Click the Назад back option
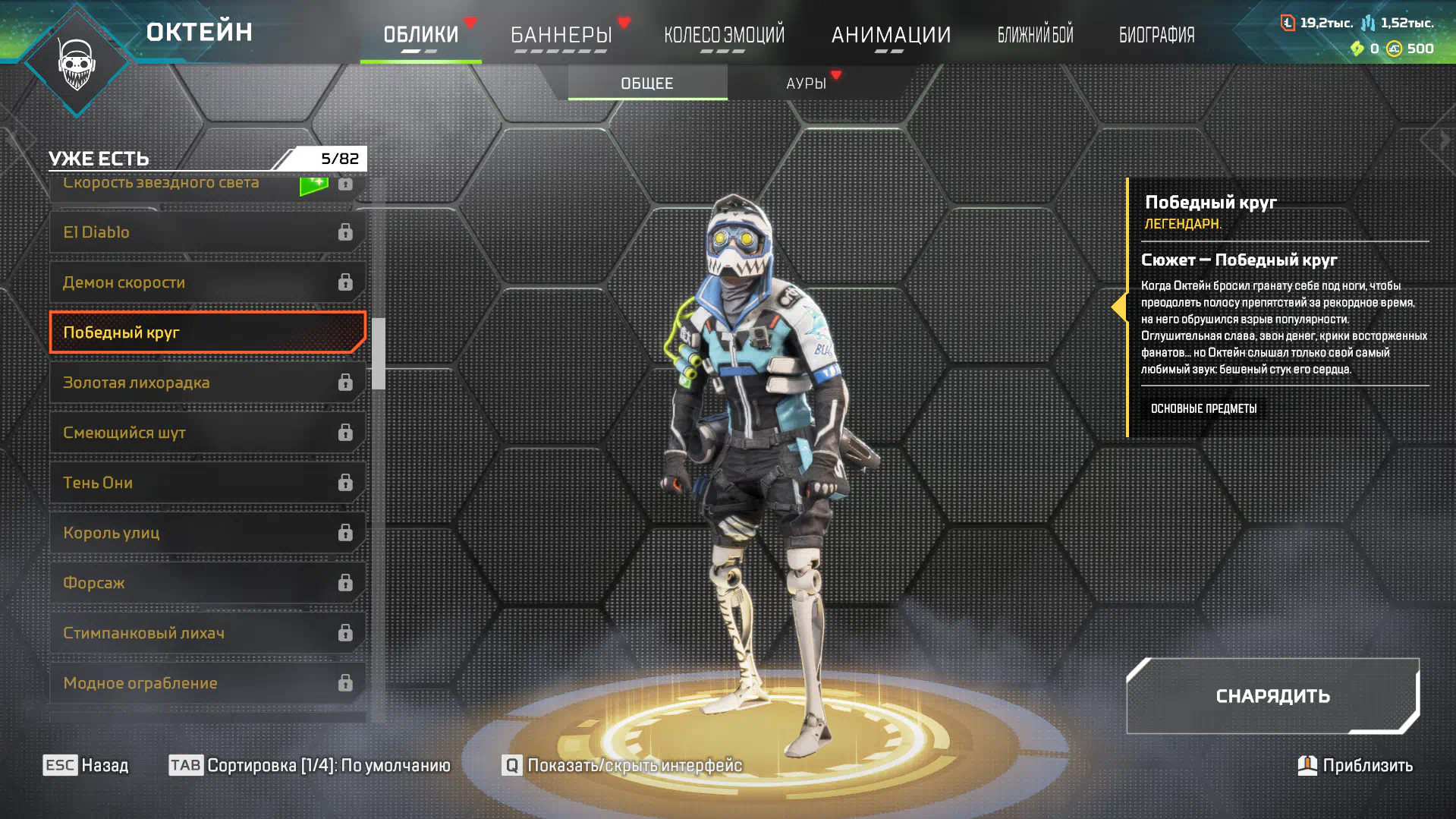The width and height of the screenshot is (1456, 819). coord(86,765)
